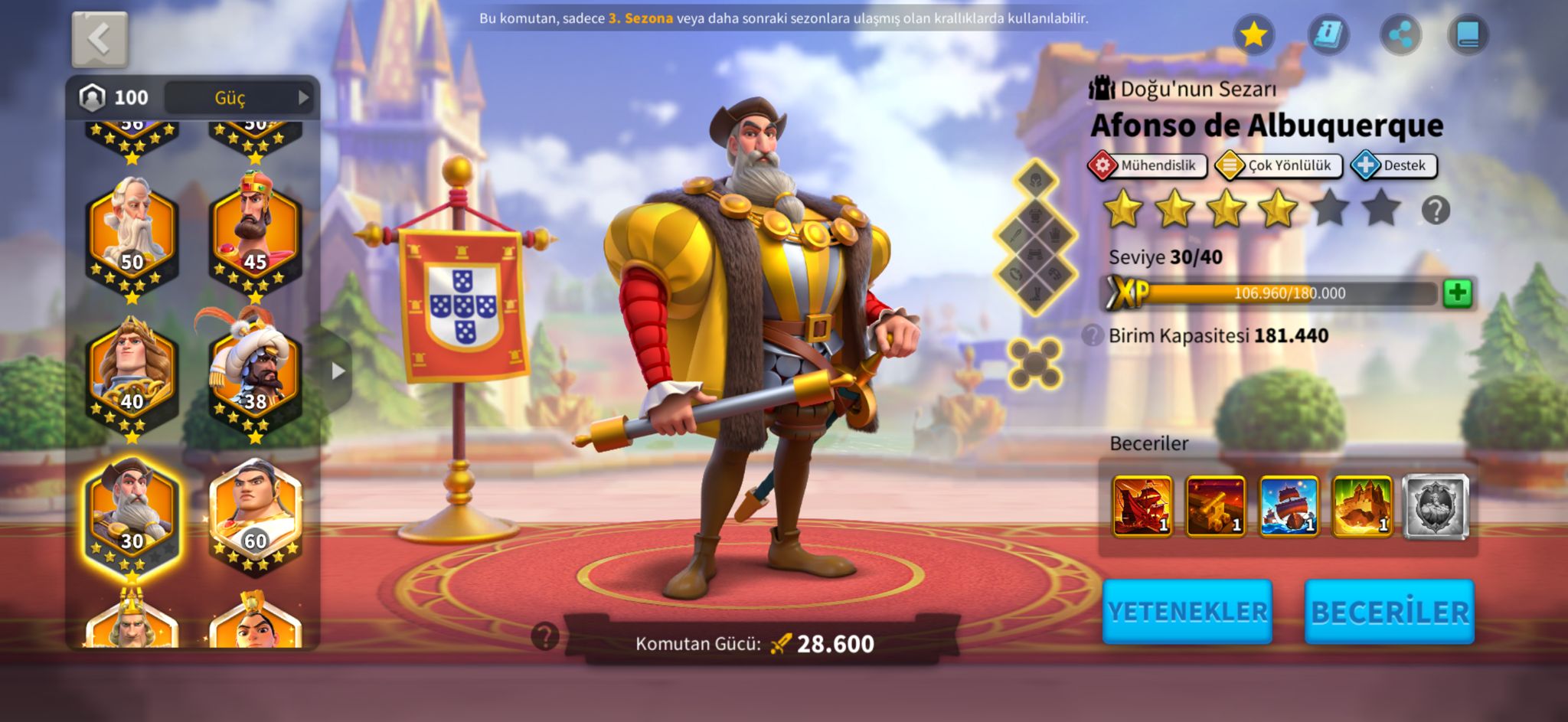
Task: Go back using the arrow button
Action: click(x=100, y=39)
